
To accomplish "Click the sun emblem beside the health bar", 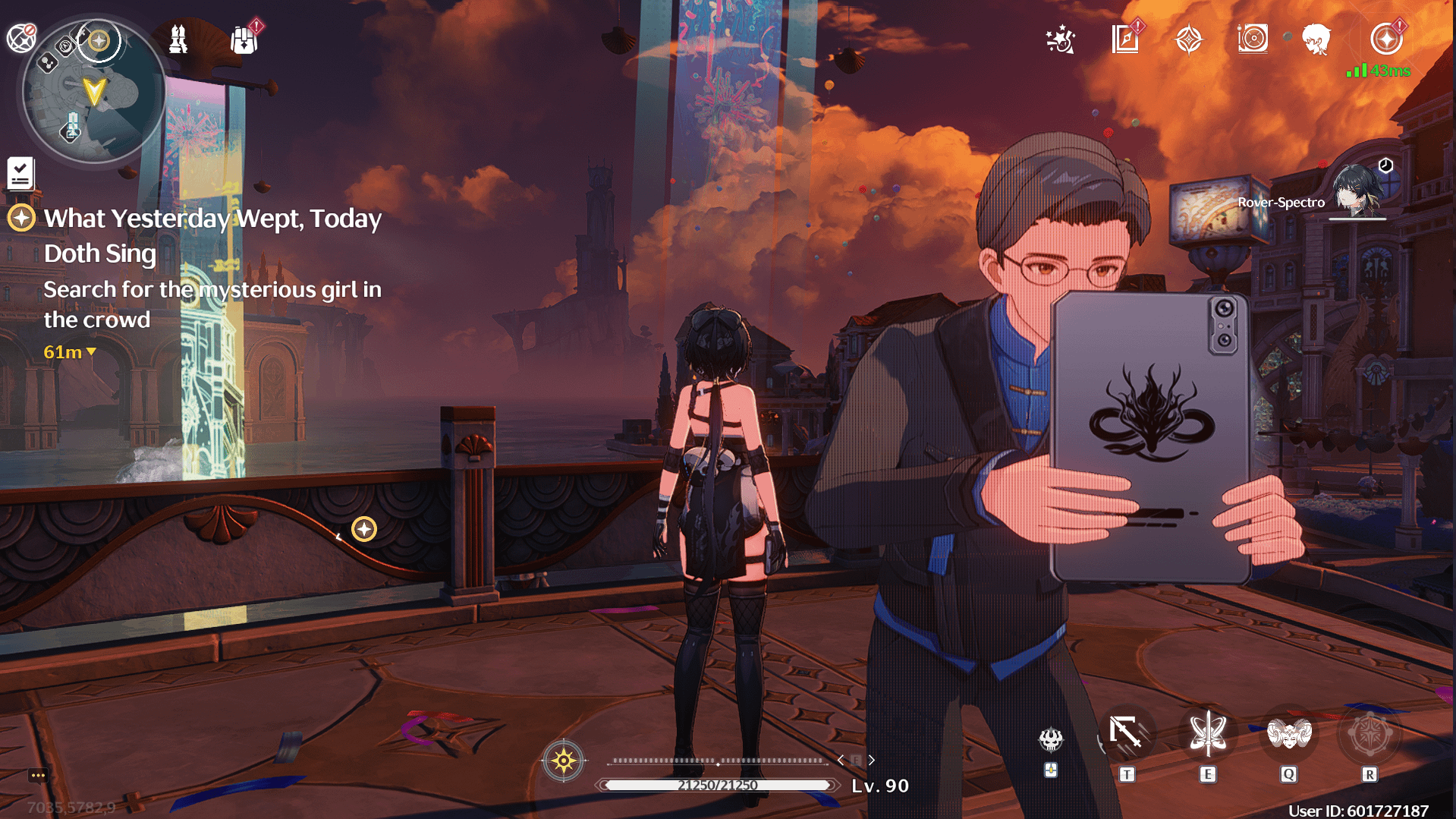I will pos(564,760).
